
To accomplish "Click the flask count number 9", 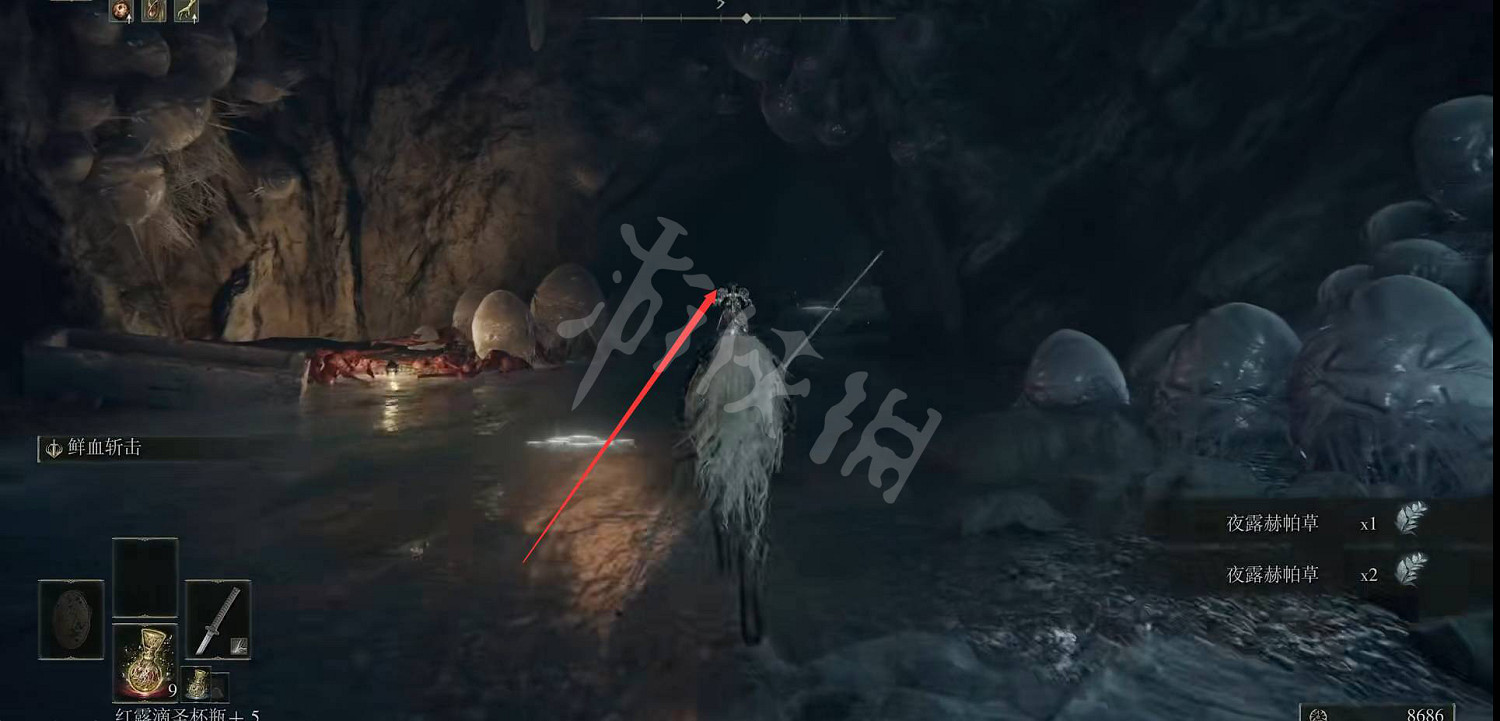I will click(x=173, y=690).
